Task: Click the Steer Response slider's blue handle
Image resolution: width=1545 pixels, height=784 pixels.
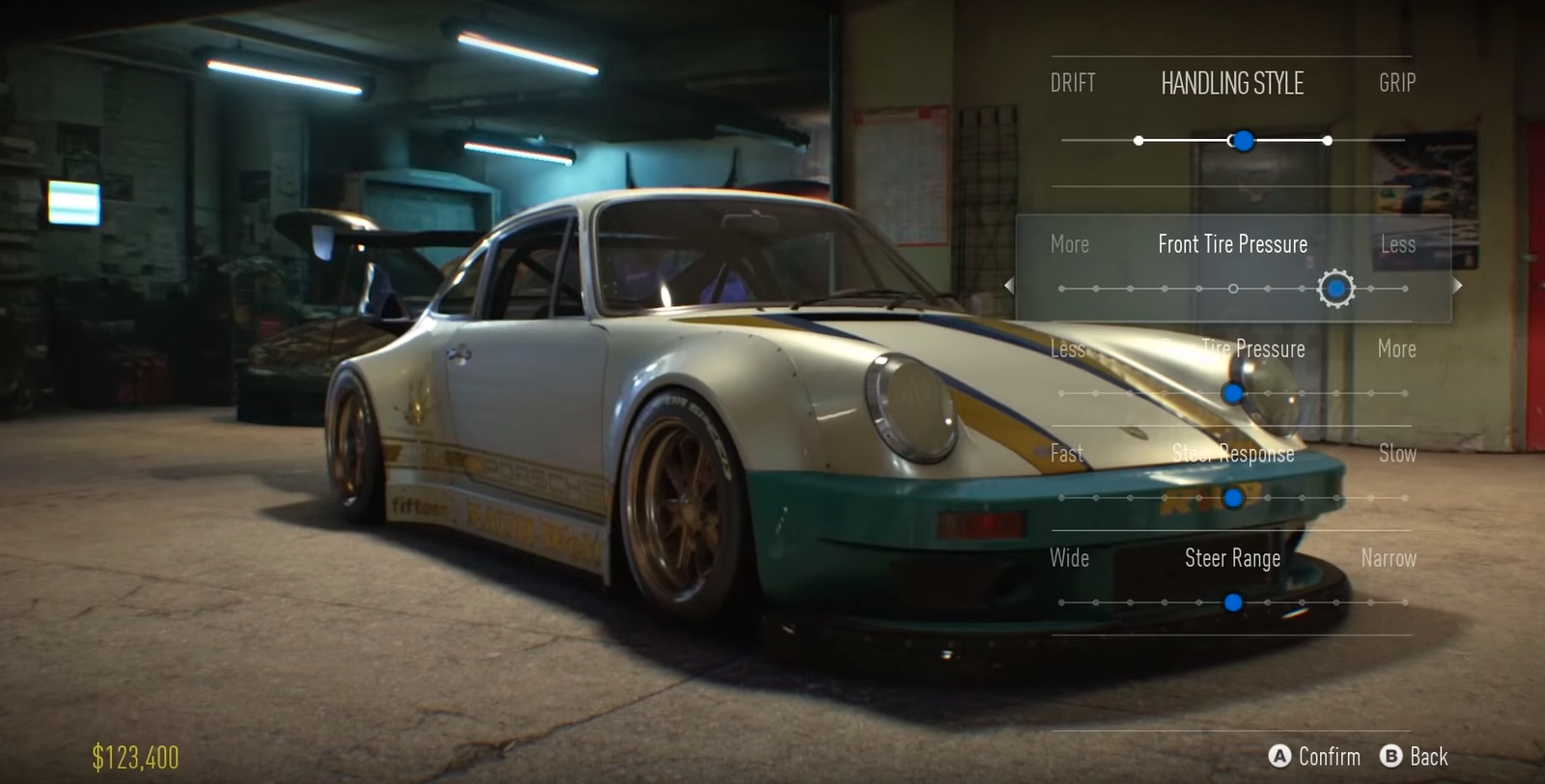Action: click(1233, 498)
